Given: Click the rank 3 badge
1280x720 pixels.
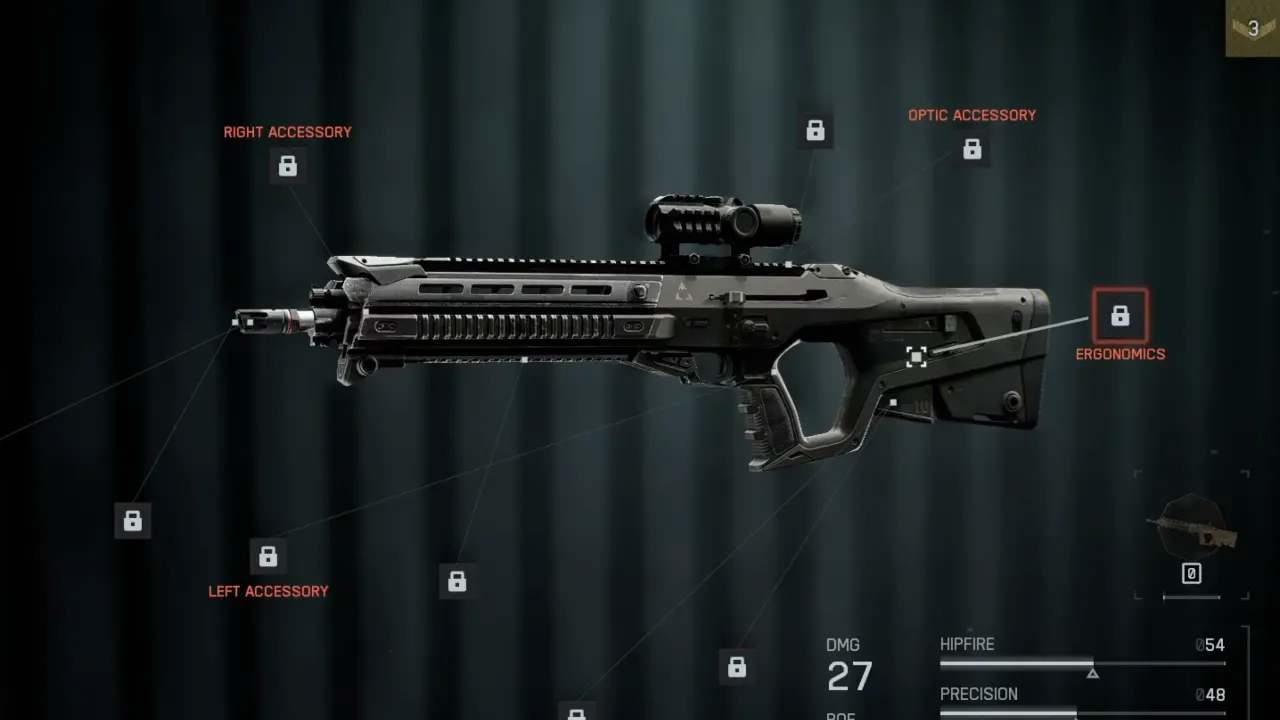Looking at the screenshot, I should point(1253,28).
